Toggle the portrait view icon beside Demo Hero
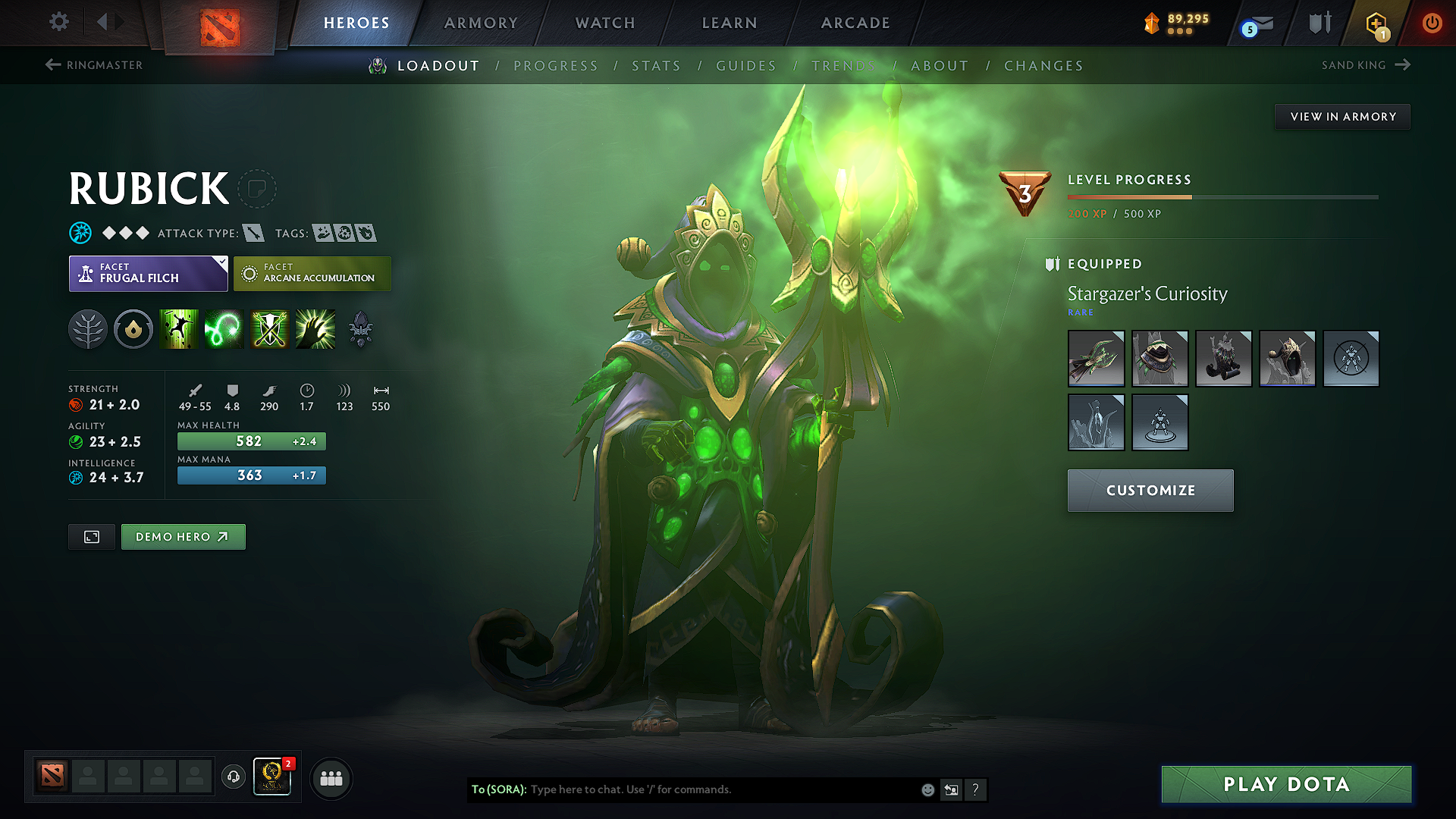Viewport: 1456px width, 819px height. point(91,536)
